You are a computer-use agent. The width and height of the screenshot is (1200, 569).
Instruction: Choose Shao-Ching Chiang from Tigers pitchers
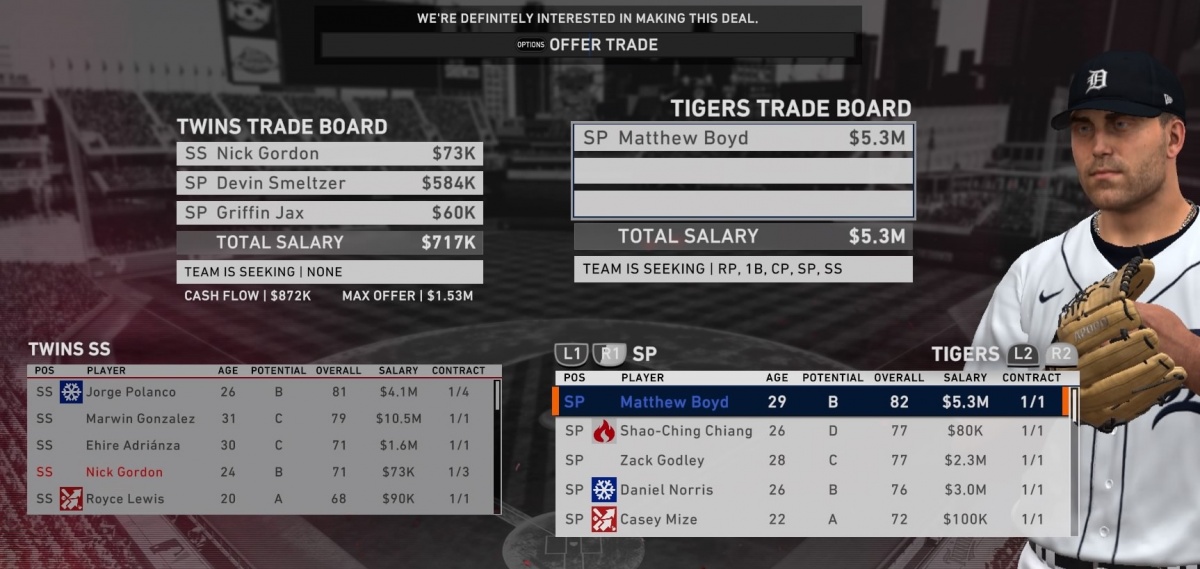click(x=814, y=431)
